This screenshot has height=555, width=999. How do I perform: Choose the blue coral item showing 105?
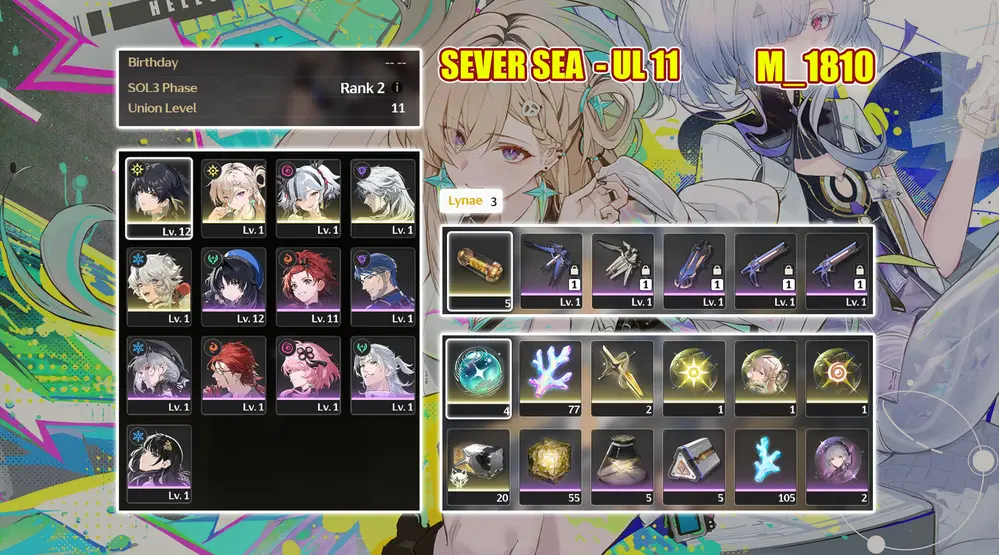click(x=765, y=465)
